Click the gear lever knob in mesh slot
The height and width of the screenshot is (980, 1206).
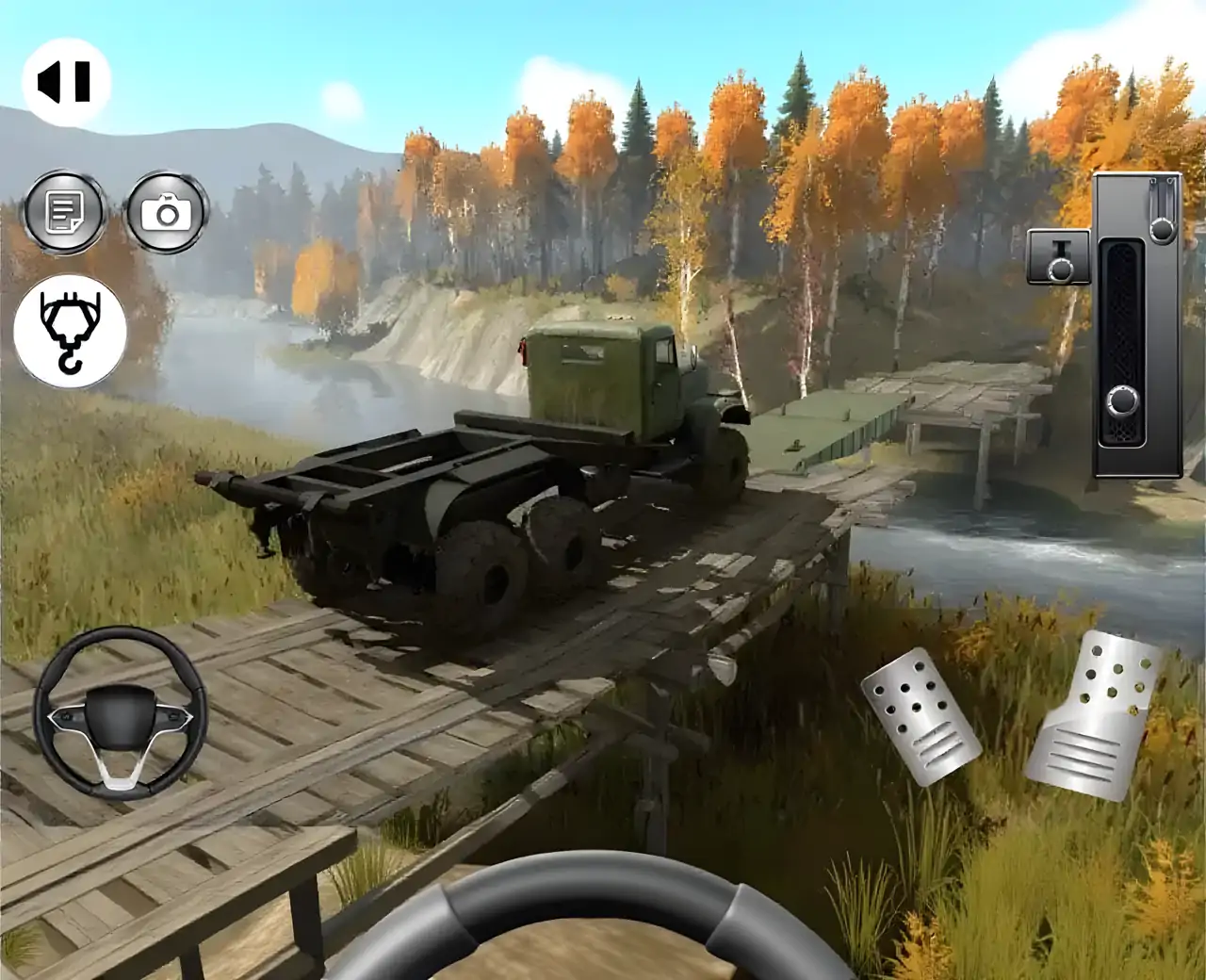point(1123,400)
